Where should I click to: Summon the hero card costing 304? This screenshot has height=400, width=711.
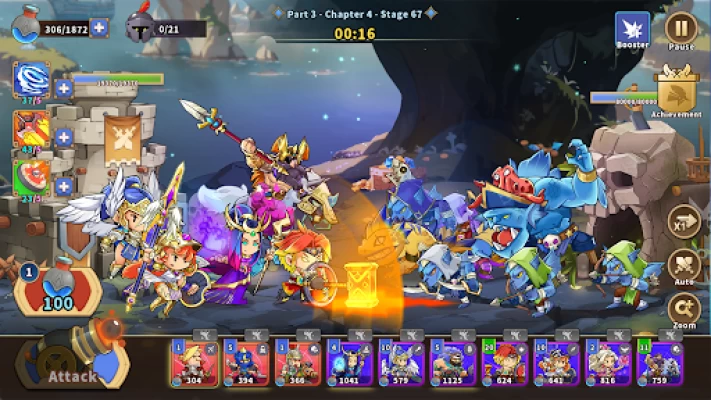[192, 362]
